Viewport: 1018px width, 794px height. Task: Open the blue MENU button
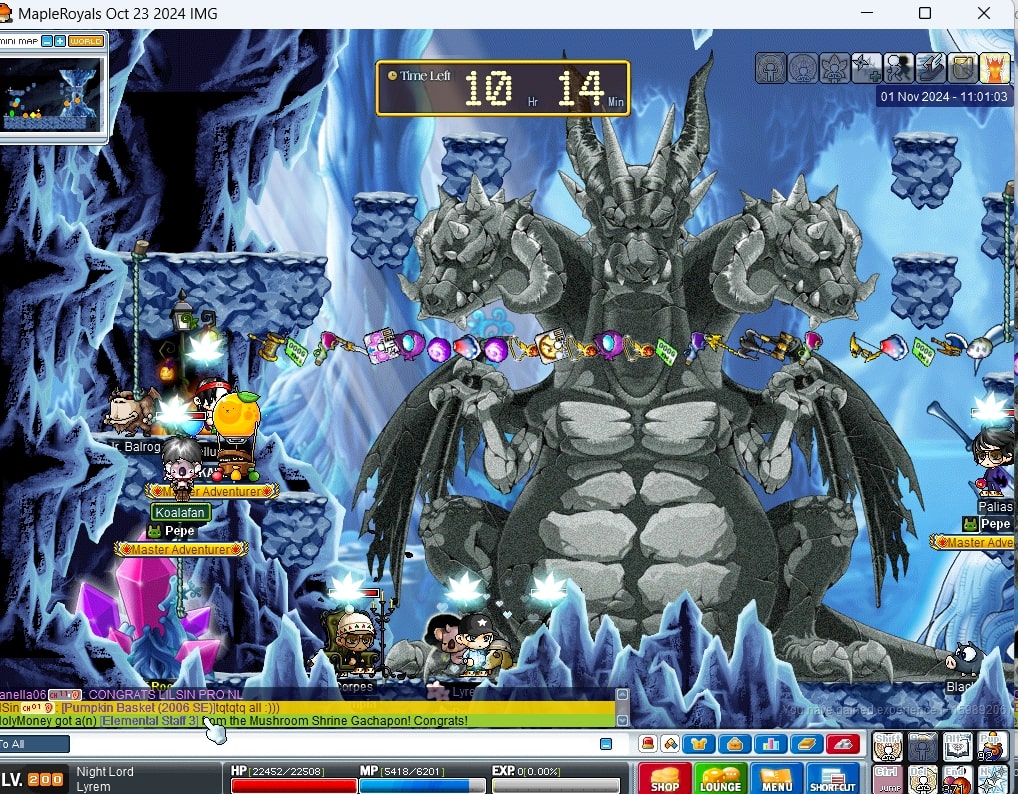coord(776,778)
